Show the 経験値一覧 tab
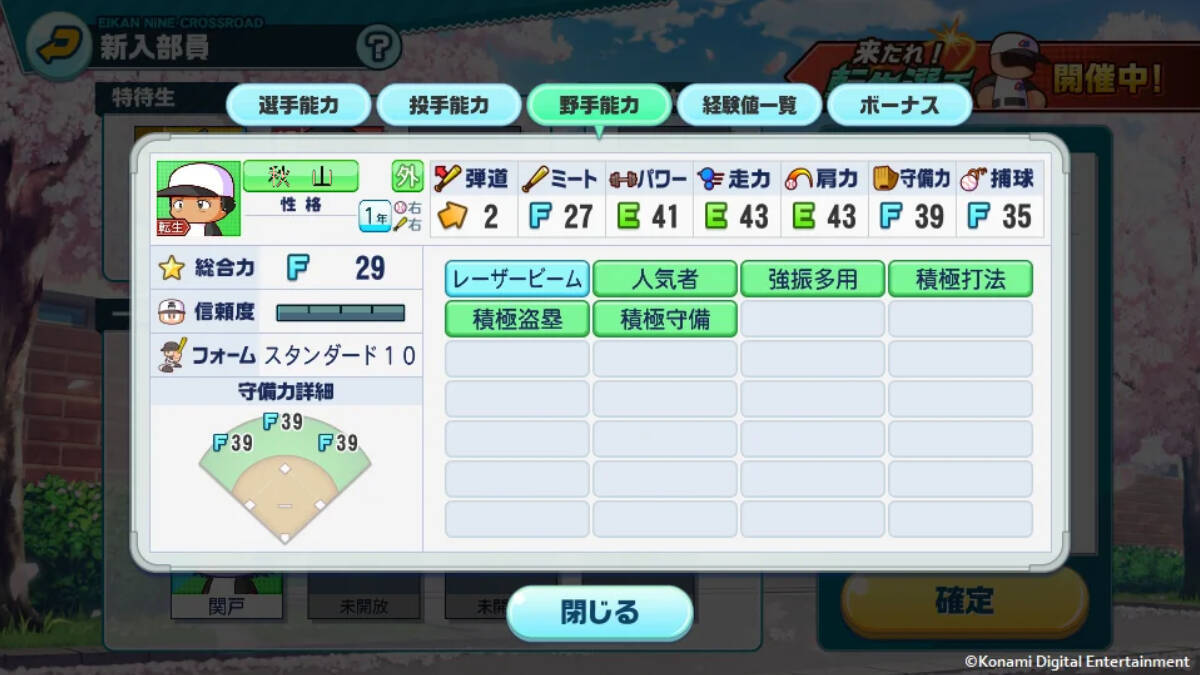 749,106
